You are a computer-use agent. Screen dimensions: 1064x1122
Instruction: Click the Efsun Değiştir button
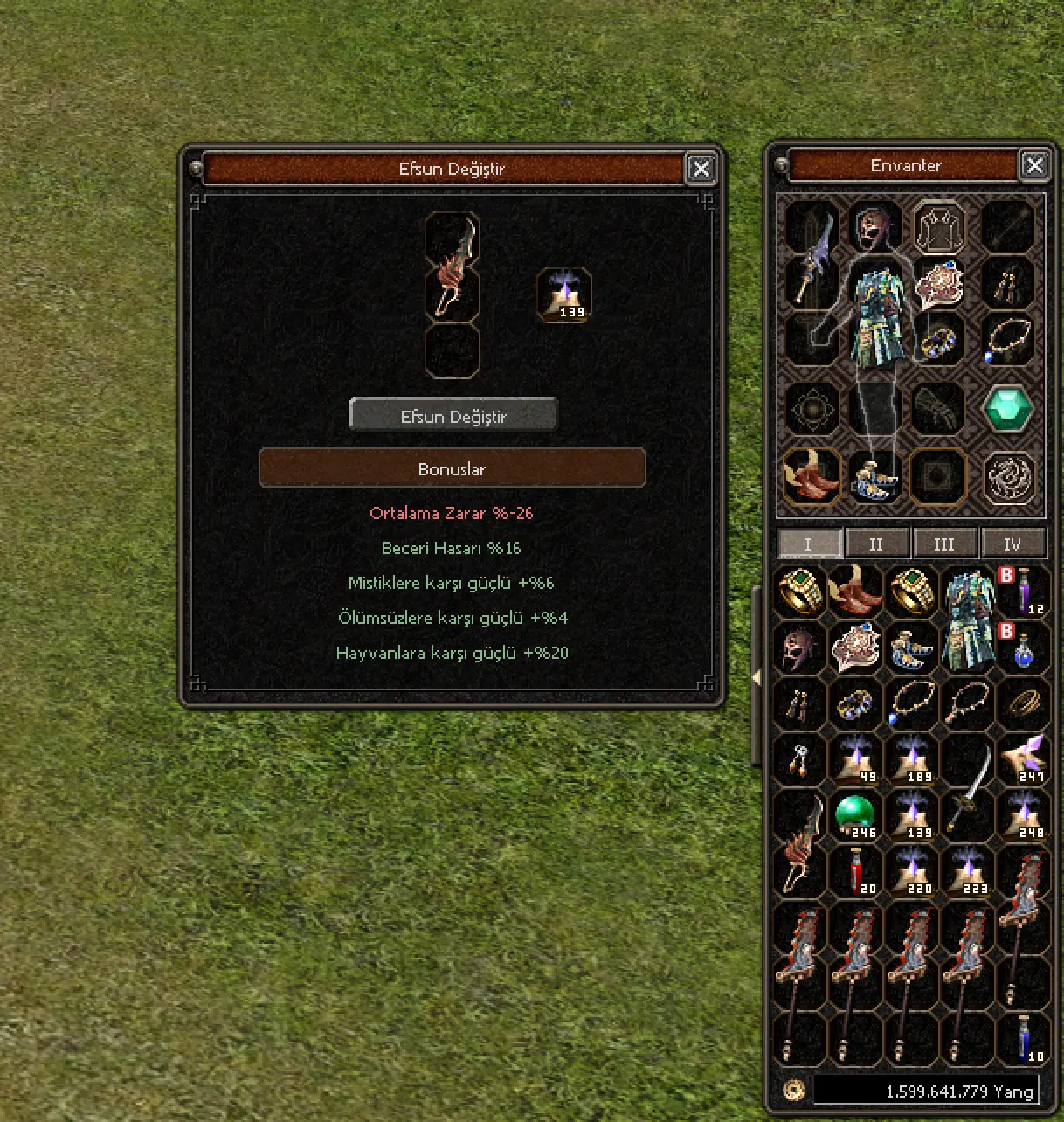453,416
